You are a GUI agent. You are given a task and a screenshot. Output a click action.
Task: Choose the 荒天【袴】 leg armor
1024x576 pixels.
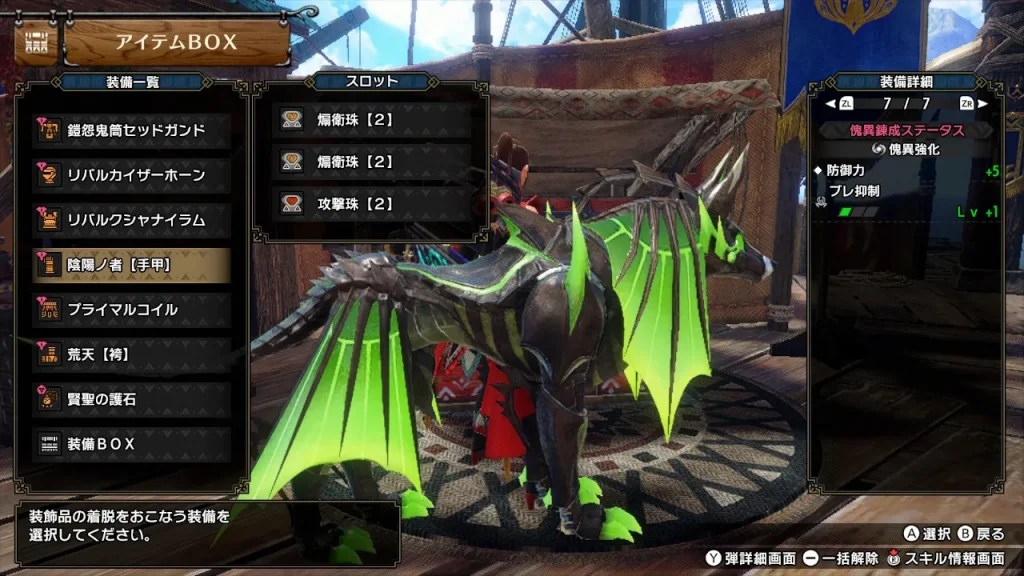coord(132,354)
